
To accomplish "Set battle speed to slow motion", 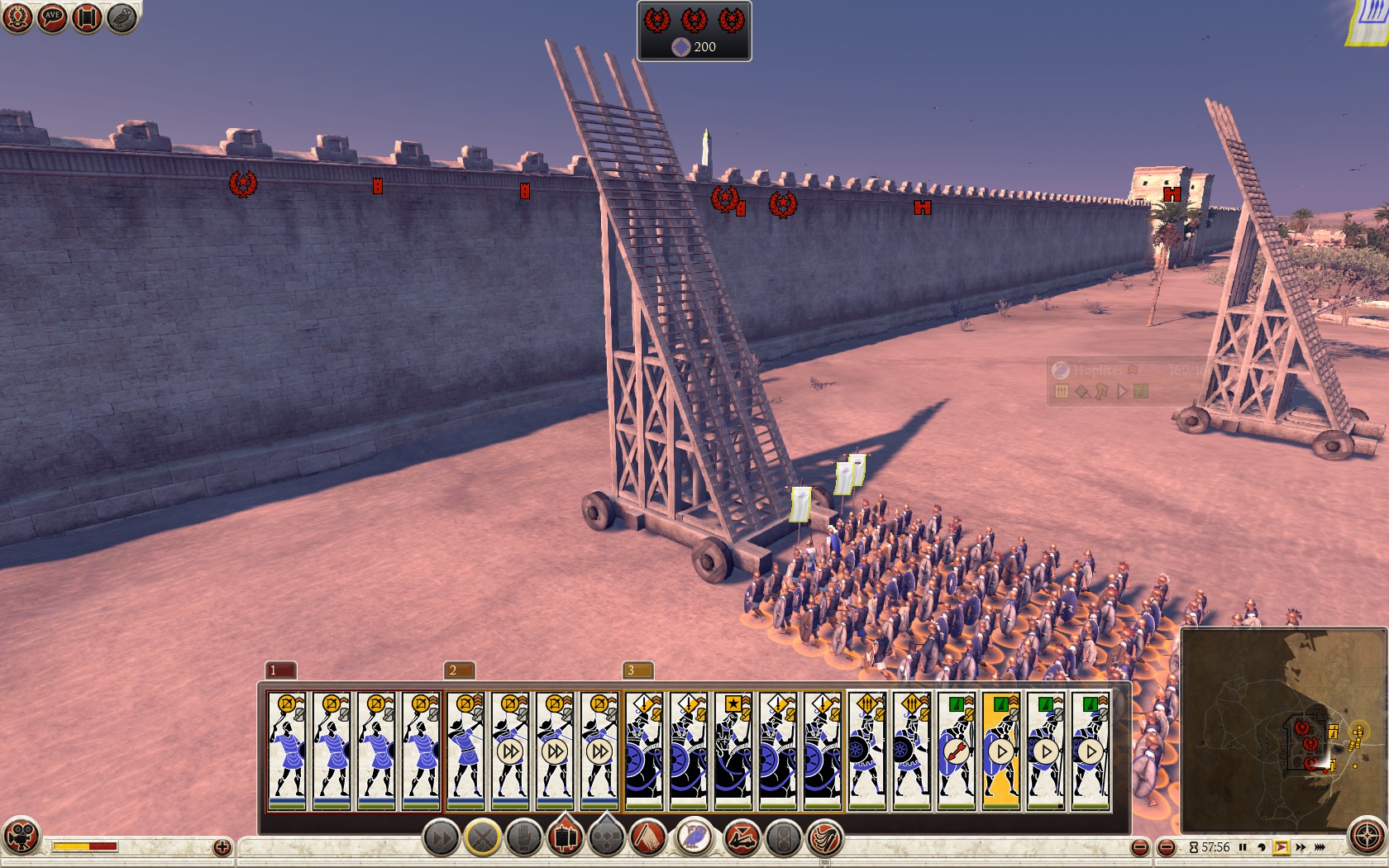I will pyautogui.click(x=1262, y=847).
